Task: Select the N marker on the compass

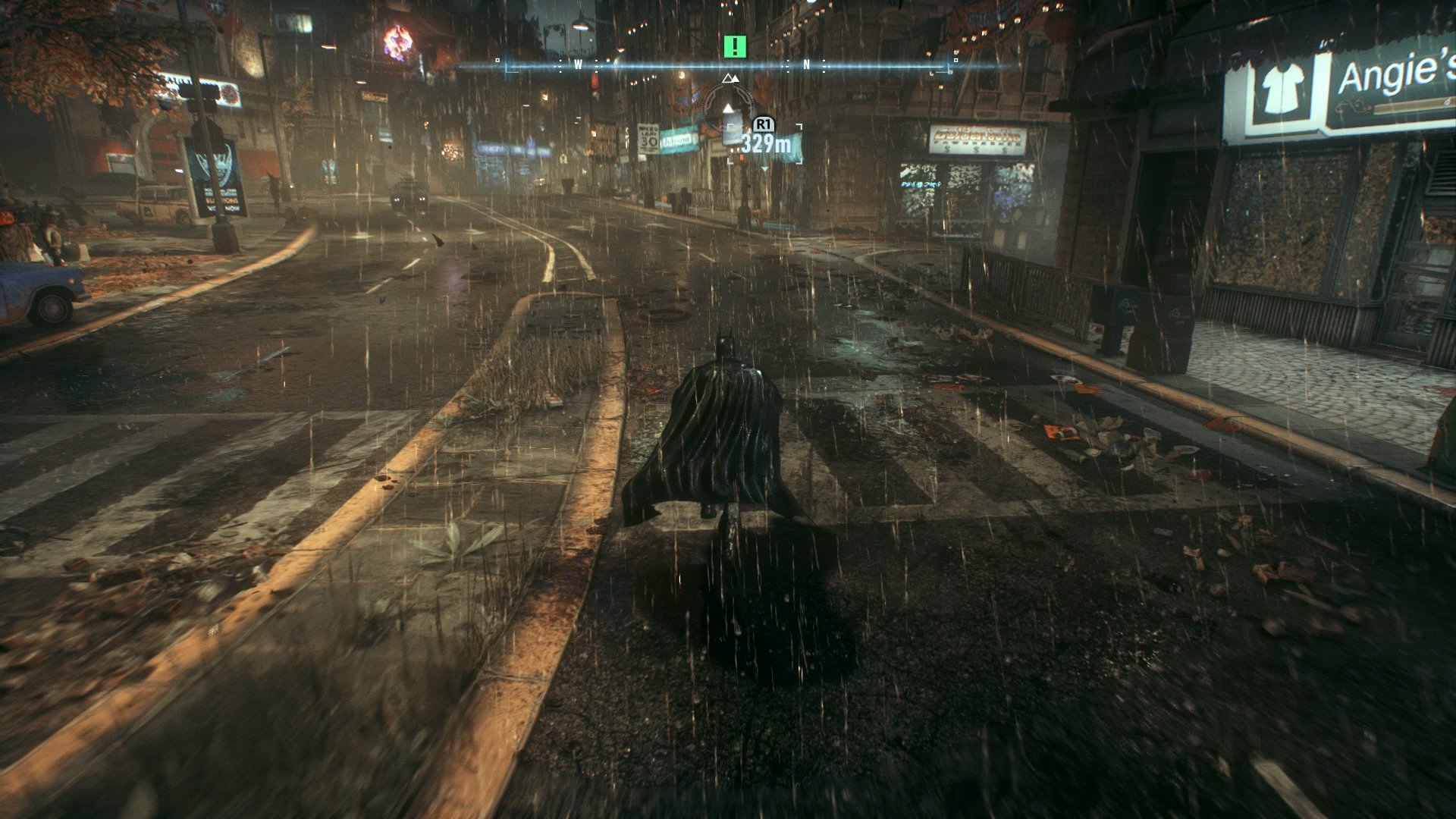Action: [x=806, y=65]
